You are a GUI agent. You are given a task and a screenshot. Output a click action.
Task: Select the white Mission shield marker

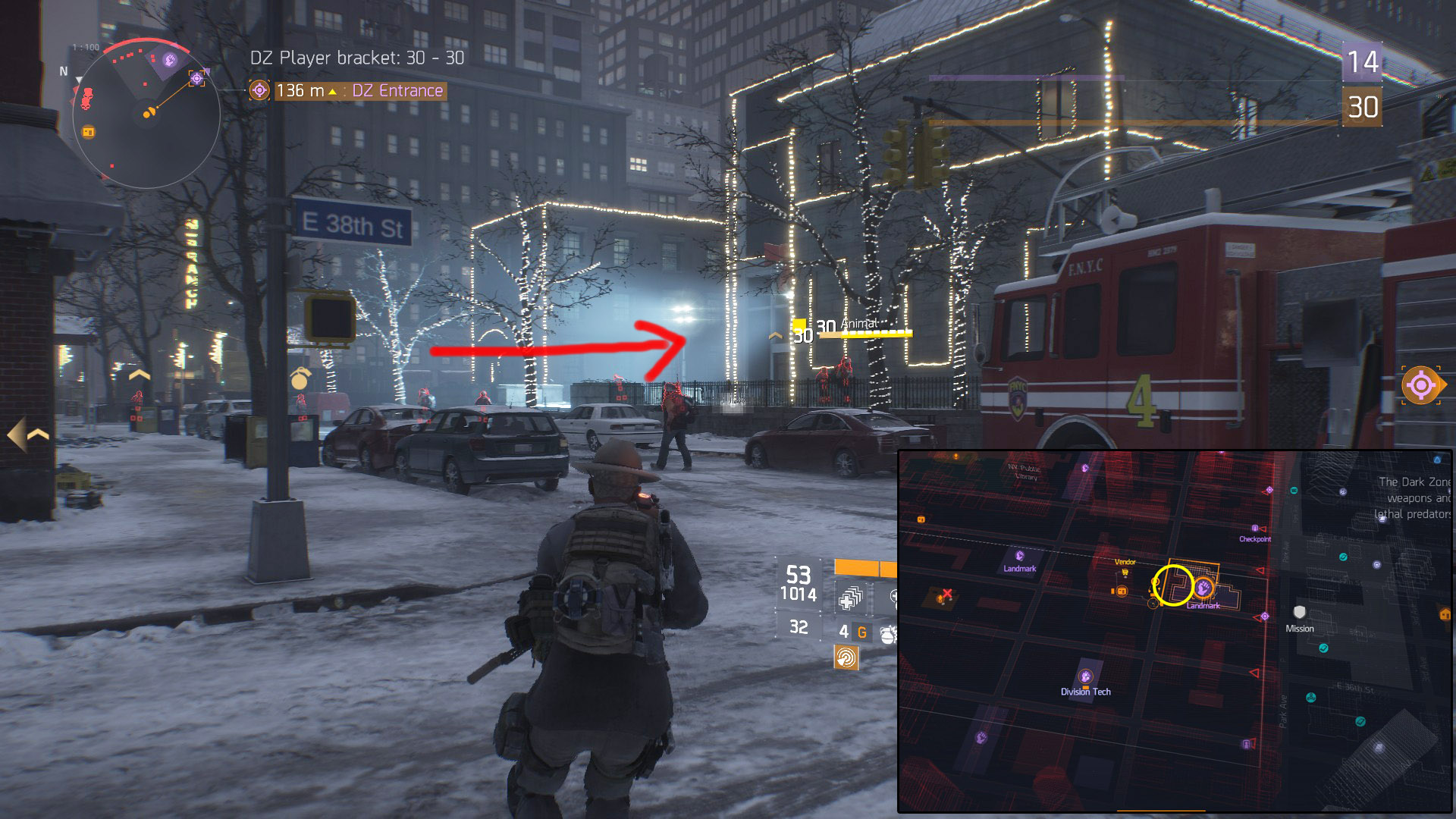click(1299, 612)
